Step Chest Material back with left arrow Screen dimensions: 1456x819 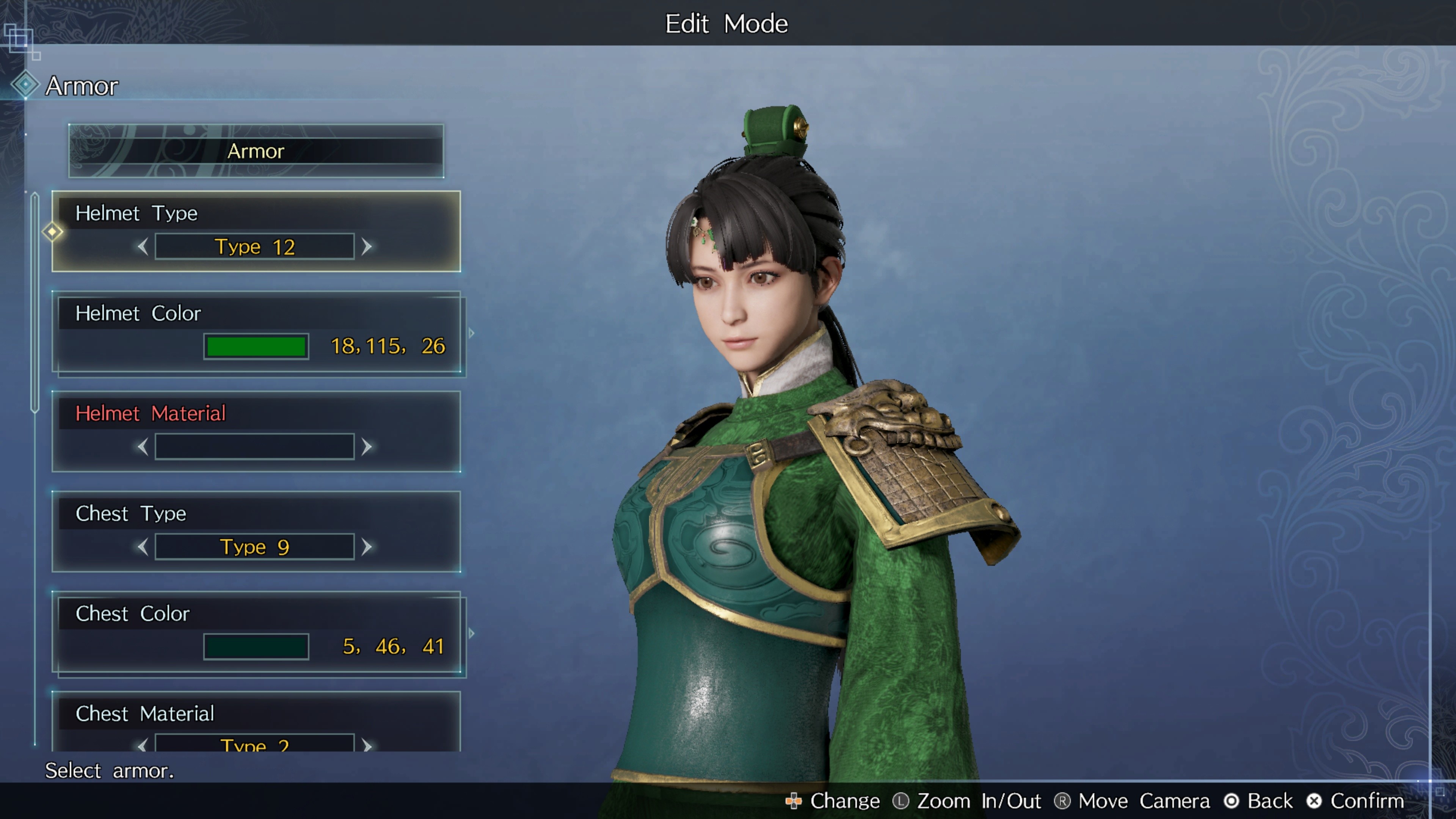[143, 746]
